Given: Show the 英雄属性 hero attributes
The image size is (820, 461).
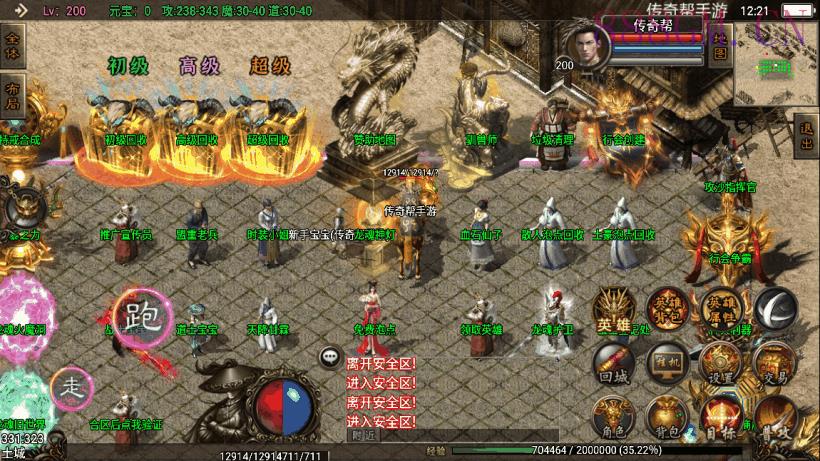Looking at the screenshot, I should (x=721, y=308).
